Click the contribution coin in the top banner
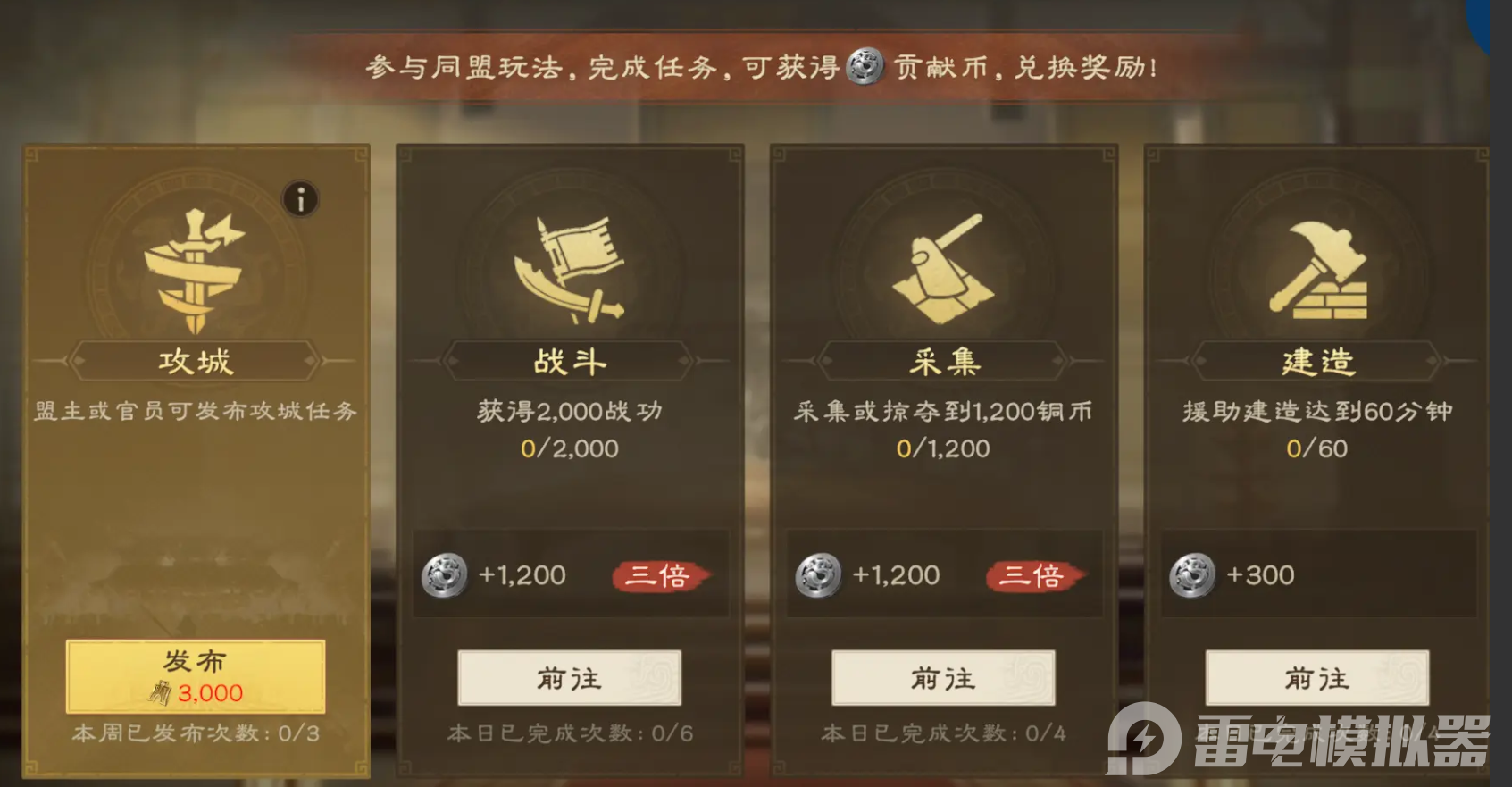Viewport: 1512px width, 787px height. [x=862, y=67]
